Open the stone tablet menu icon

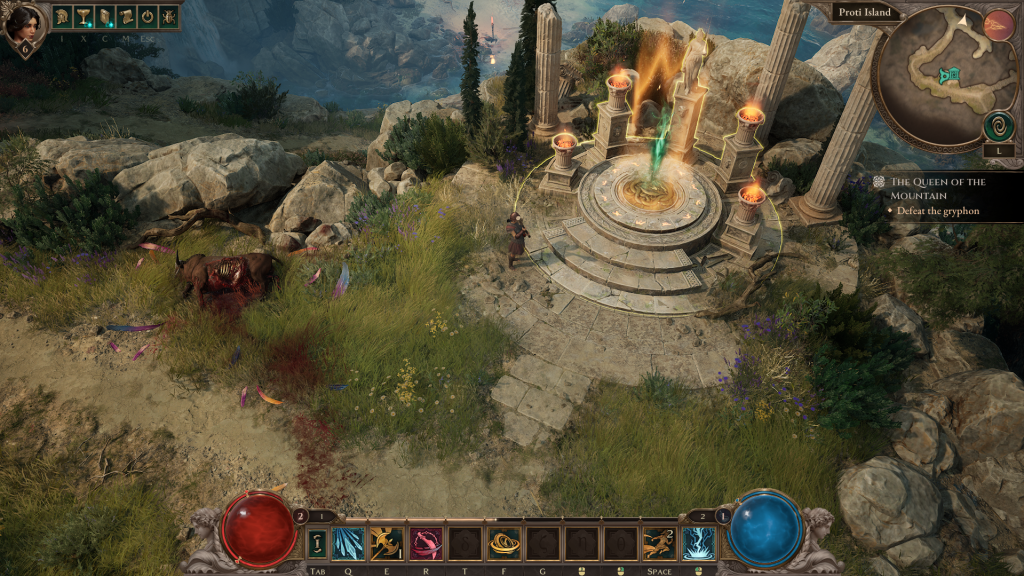click(104, 16)
